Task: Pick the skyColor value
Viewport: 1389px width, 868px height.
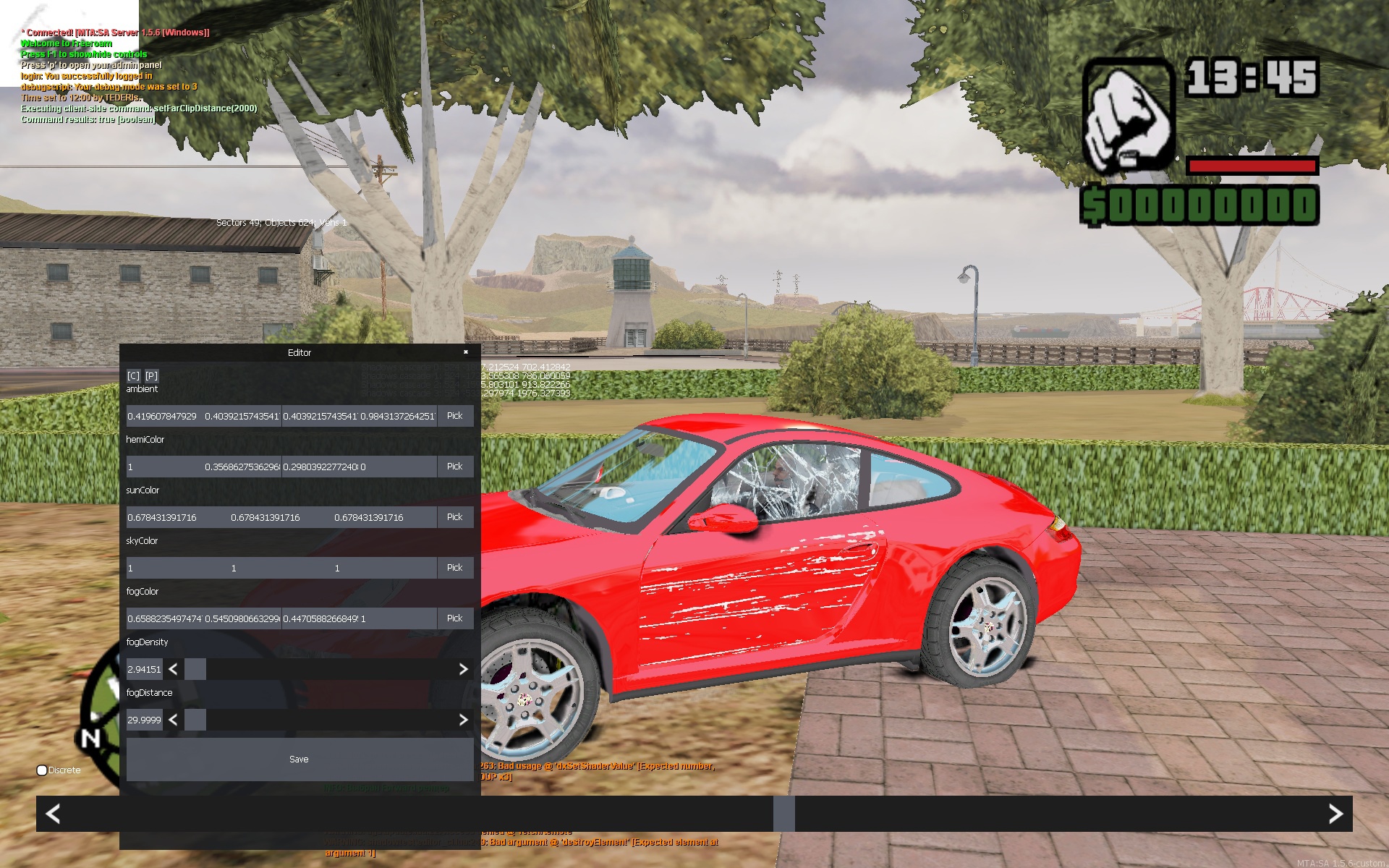Action: pos(454,568)
